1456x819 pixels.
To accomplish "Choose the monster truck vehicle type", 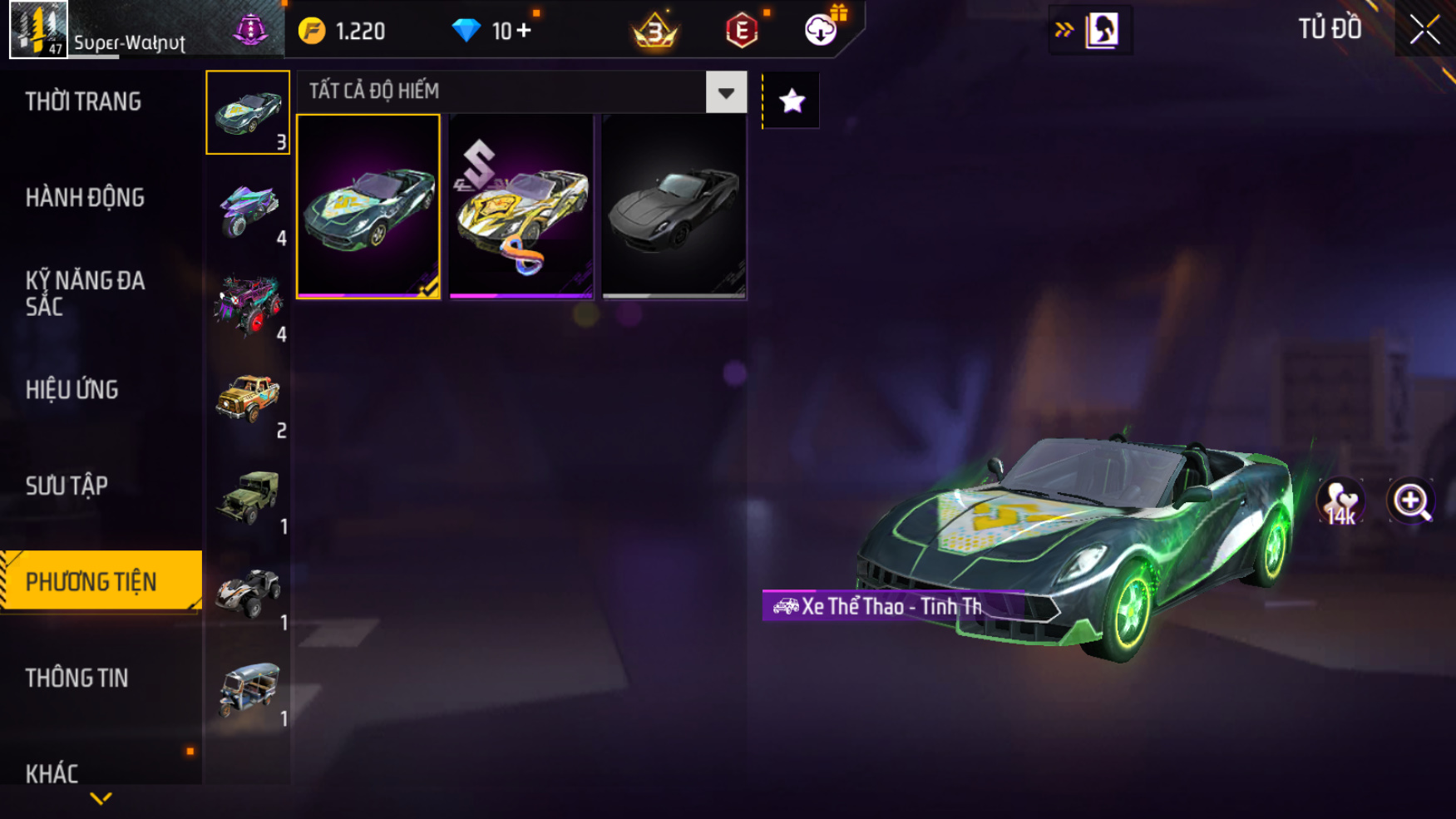I will pyautogui.click(x=248, y=305).
